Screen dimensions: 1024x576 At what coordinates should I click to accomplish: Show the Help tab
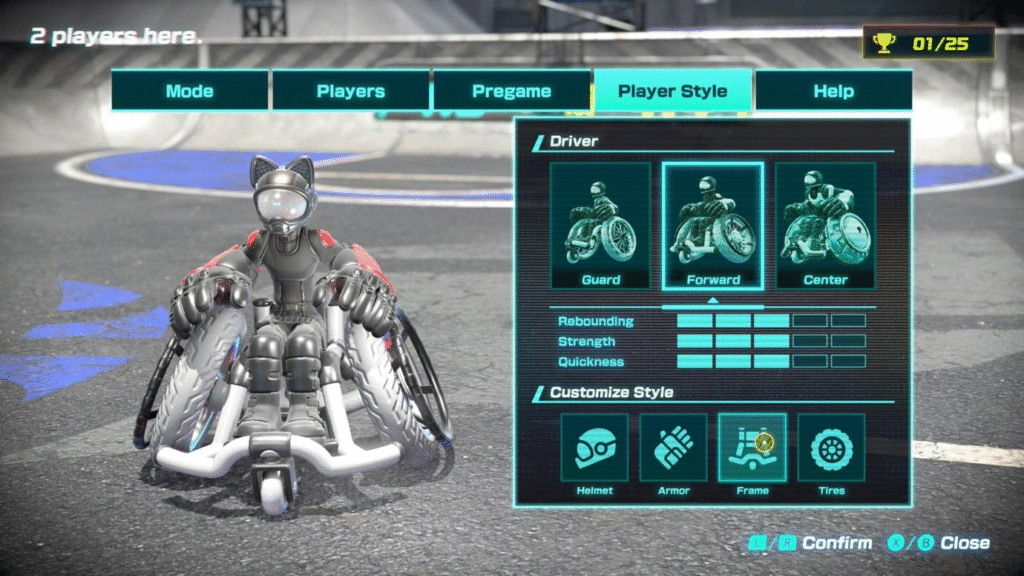click(833, 91)
